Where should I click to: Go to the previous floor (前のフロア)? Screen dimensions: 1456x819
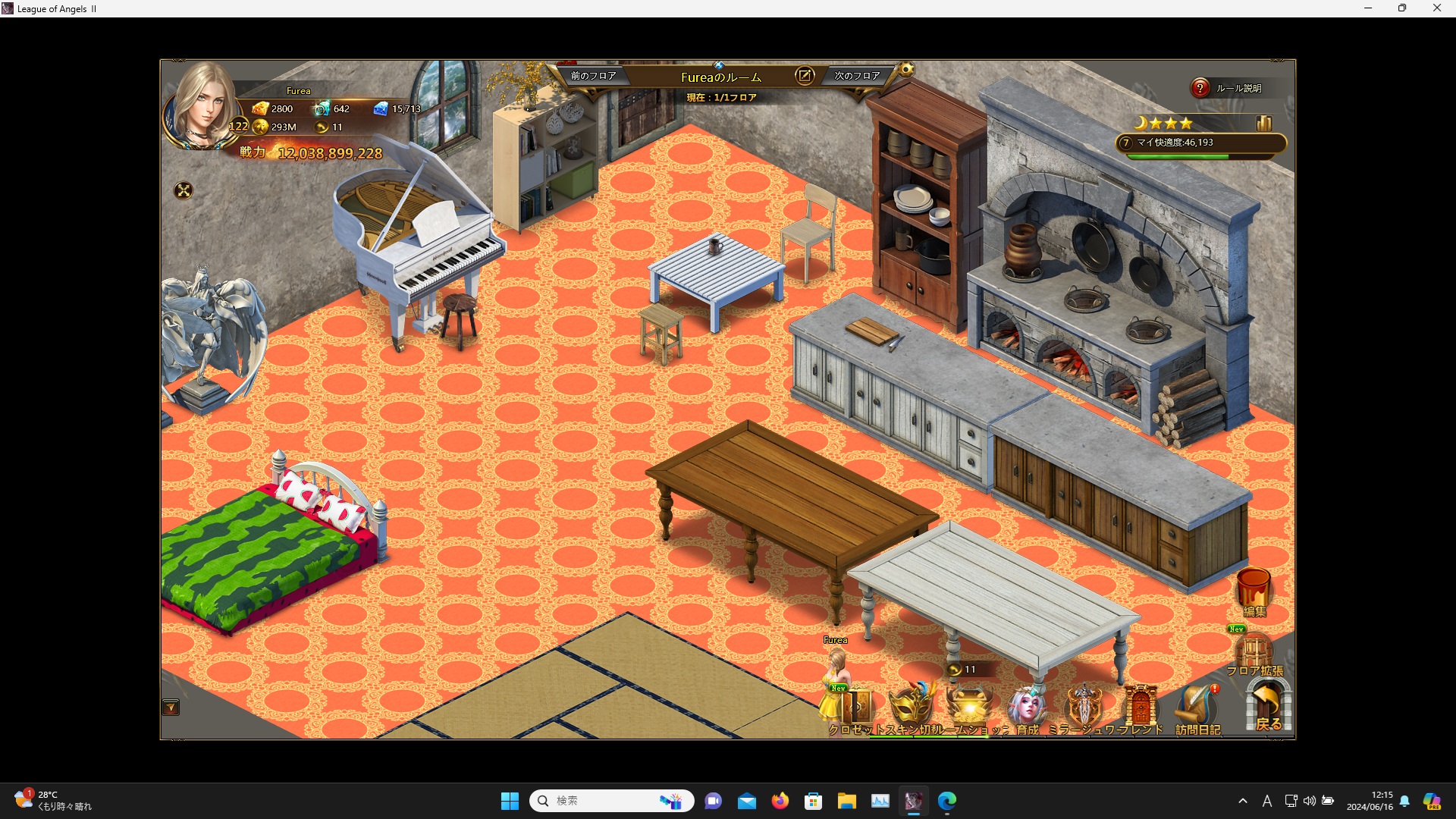[x=593, y=76]
